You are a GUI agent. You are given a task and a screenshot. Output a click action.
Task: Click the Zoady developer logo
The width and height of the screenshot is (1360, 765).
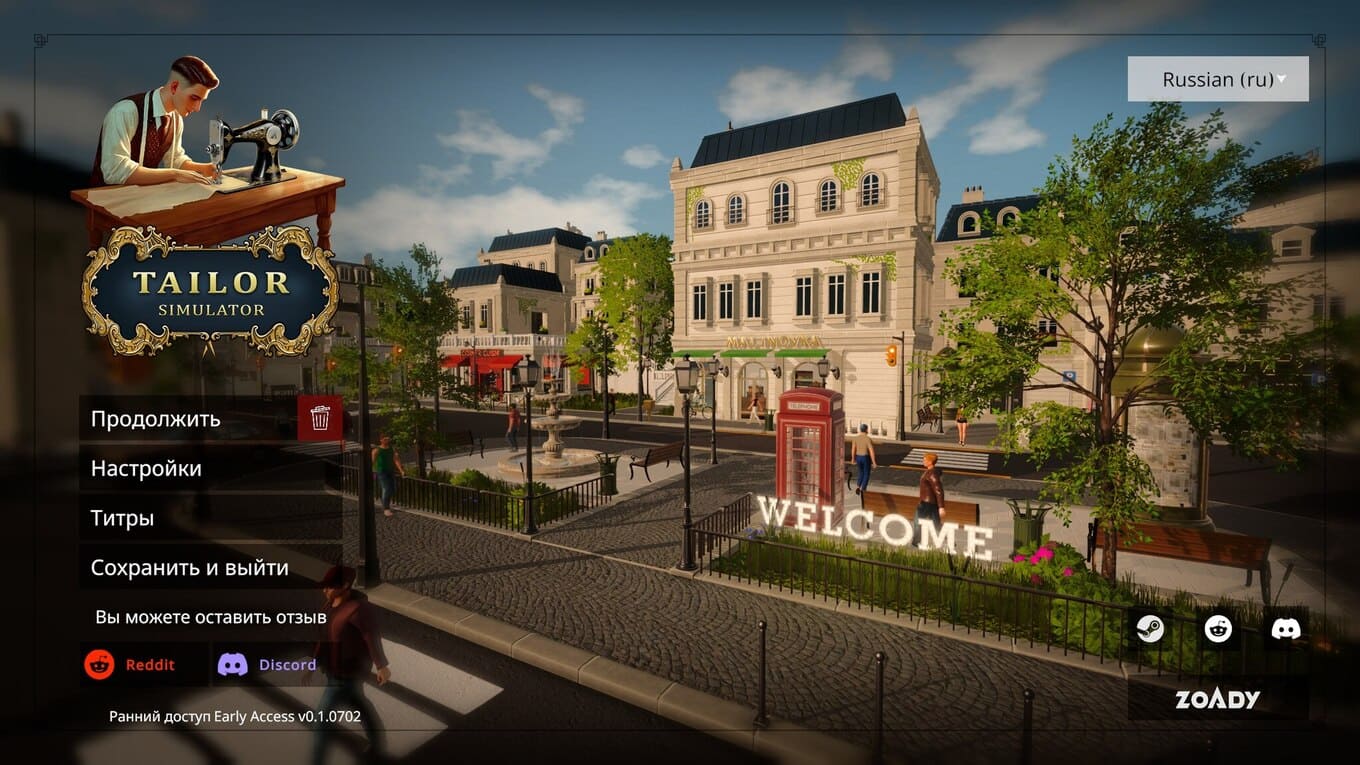click(1218, 699)
